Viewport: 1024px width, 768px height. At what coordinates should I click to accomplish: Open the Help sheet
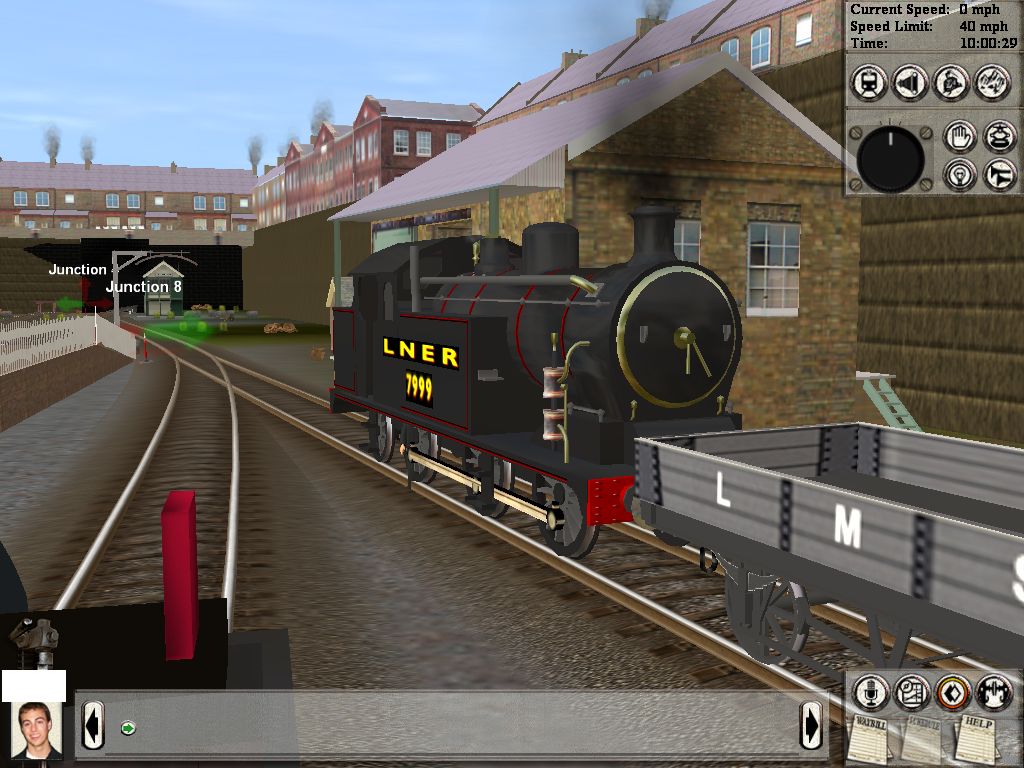(x=977, y=738)
